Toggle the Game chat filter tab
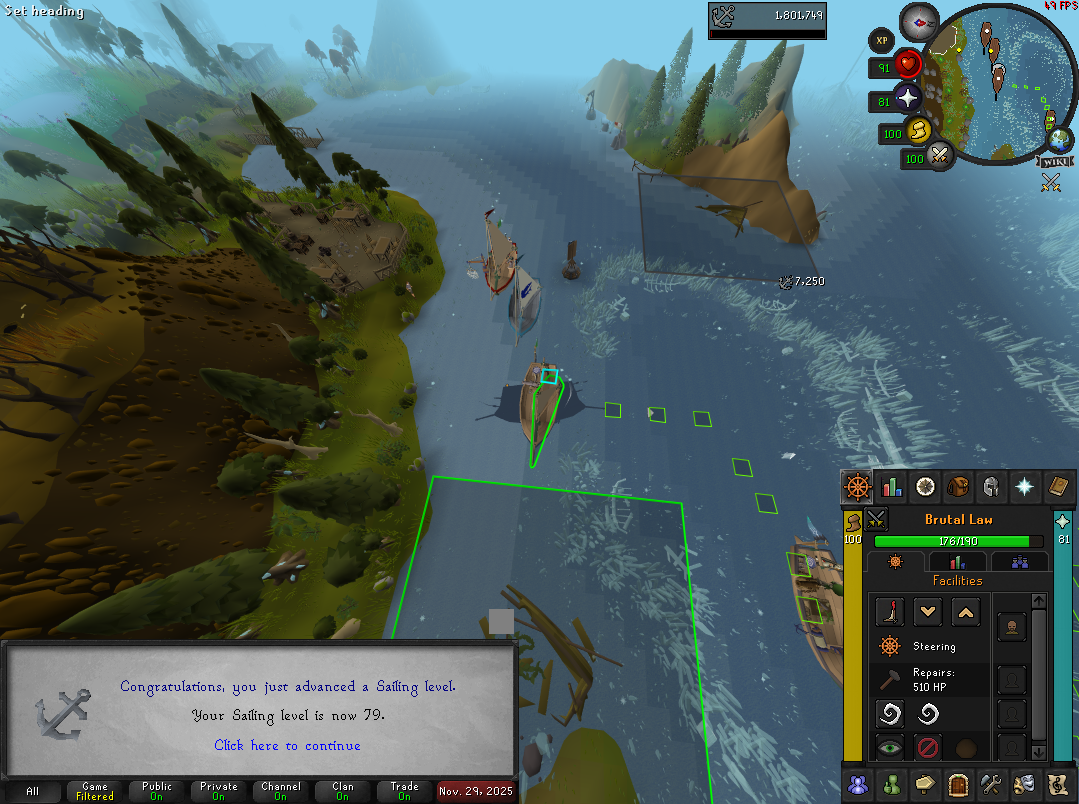The height and width of the screenshot is (804, 1079). coord(95,791)
